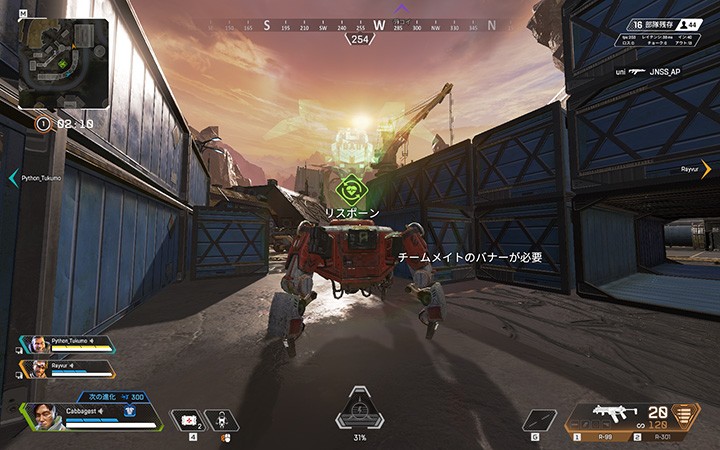Select the grenade ordnance slot
Viewport: 720px width, 450px height.
pyautogui.click(x=538, y=420)
